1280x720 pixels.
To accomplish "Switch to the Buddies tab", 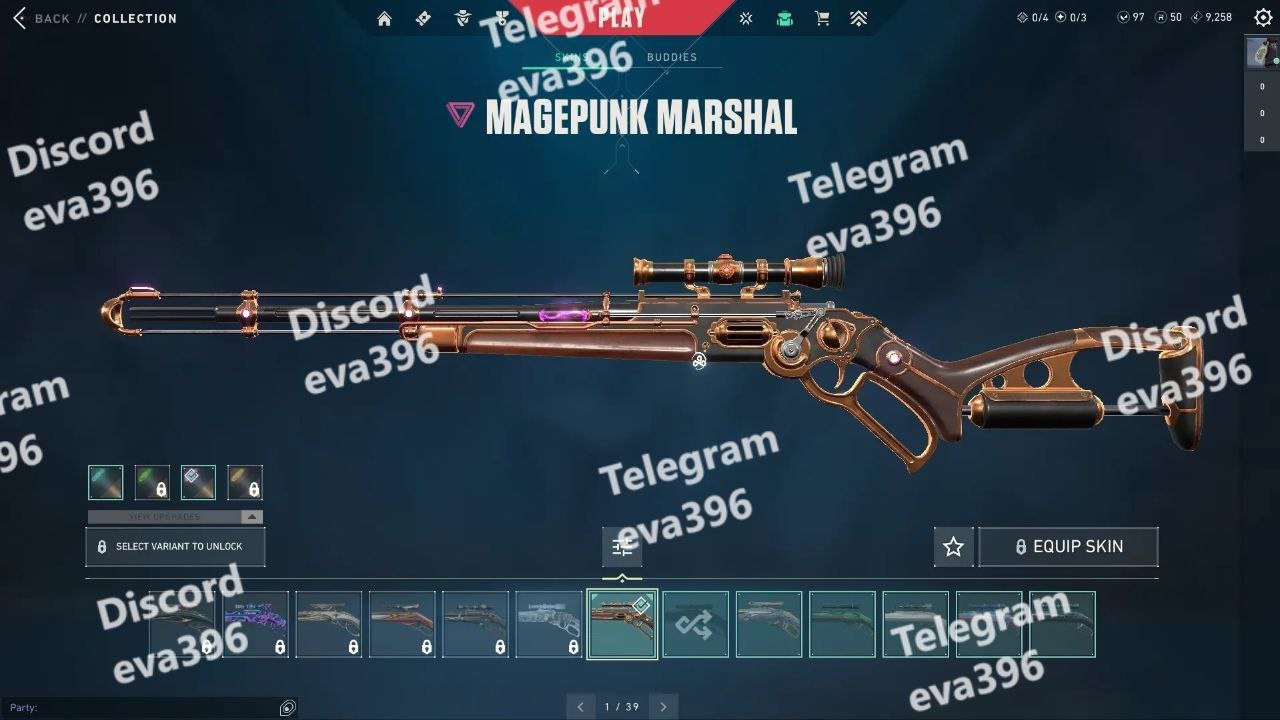I will pos(671,57).
